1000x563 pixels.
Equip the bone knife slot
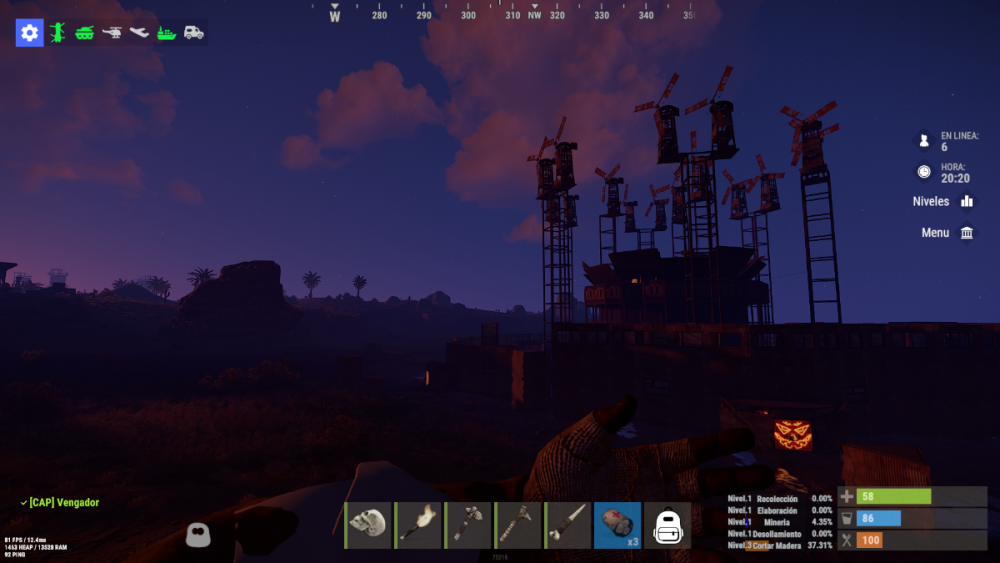point(568,525)
